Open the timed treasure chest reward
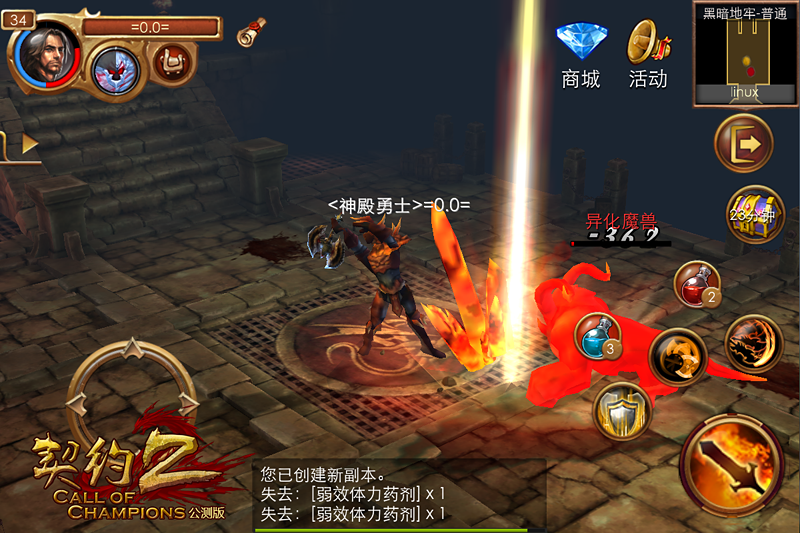This screenshot has width=800, height=533. [755, 215]
